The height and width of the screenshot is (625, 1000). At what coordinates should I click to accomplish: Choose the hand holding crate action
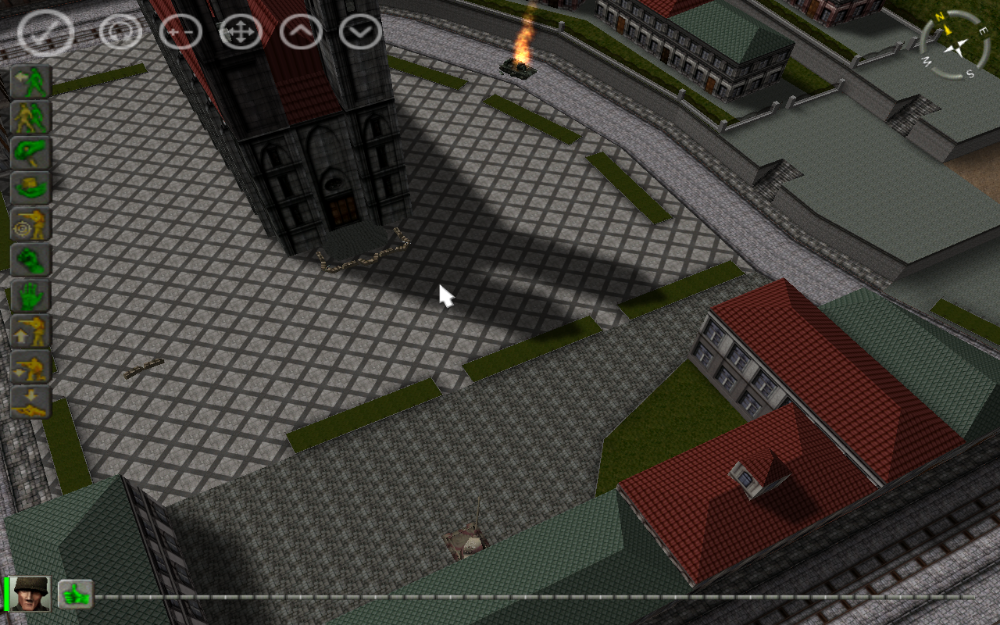click(31, 189)
